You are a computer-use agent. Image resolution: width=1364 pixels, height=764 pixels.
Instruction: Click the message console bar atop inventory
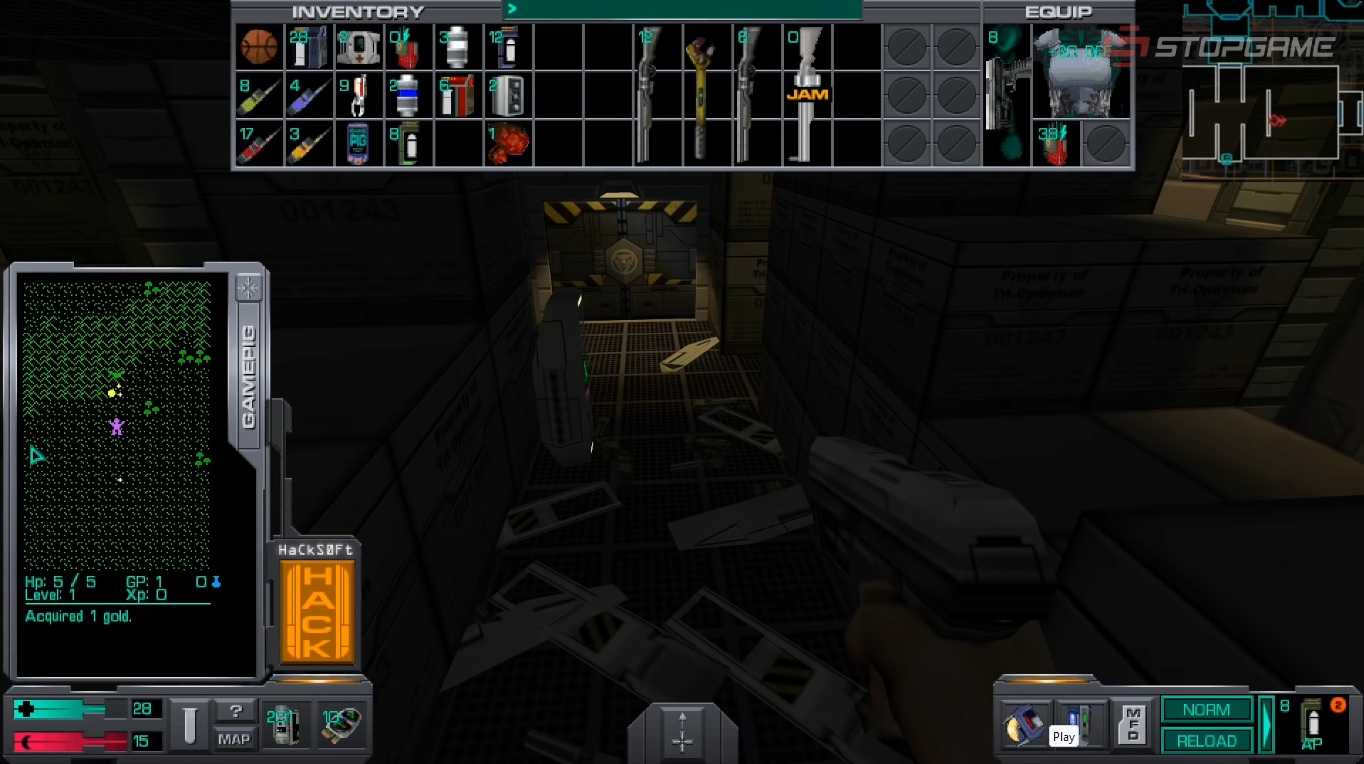tap(682, 10)
